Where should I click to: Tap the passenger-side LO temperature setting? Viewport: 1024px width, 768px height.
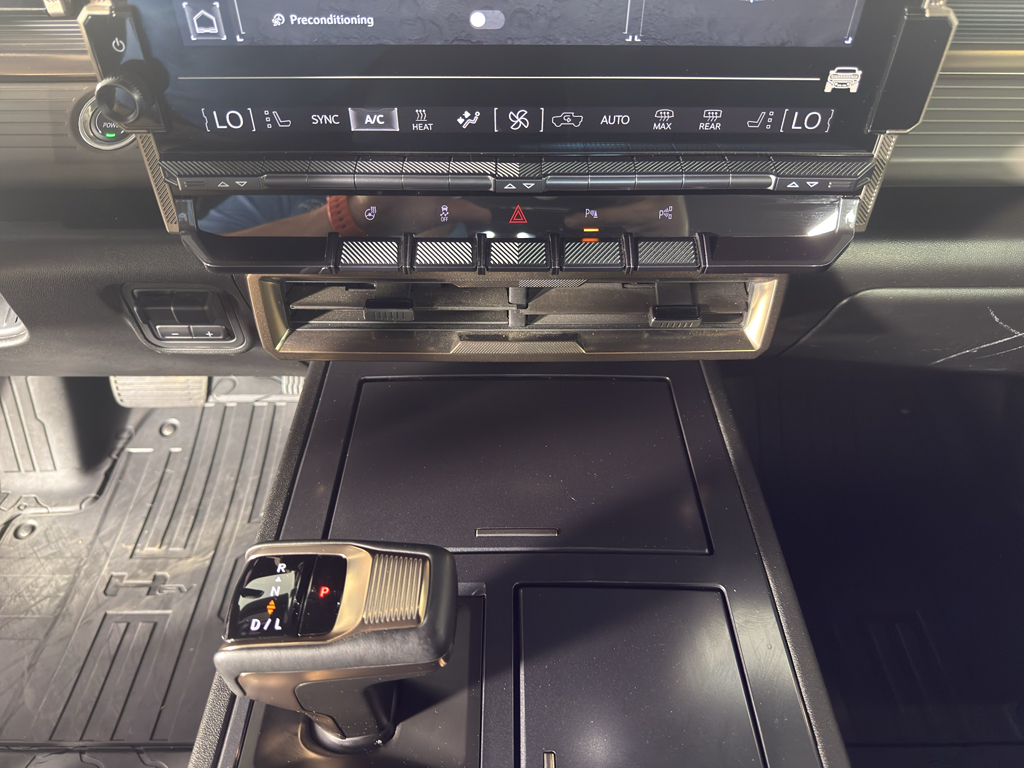[806, 121]
